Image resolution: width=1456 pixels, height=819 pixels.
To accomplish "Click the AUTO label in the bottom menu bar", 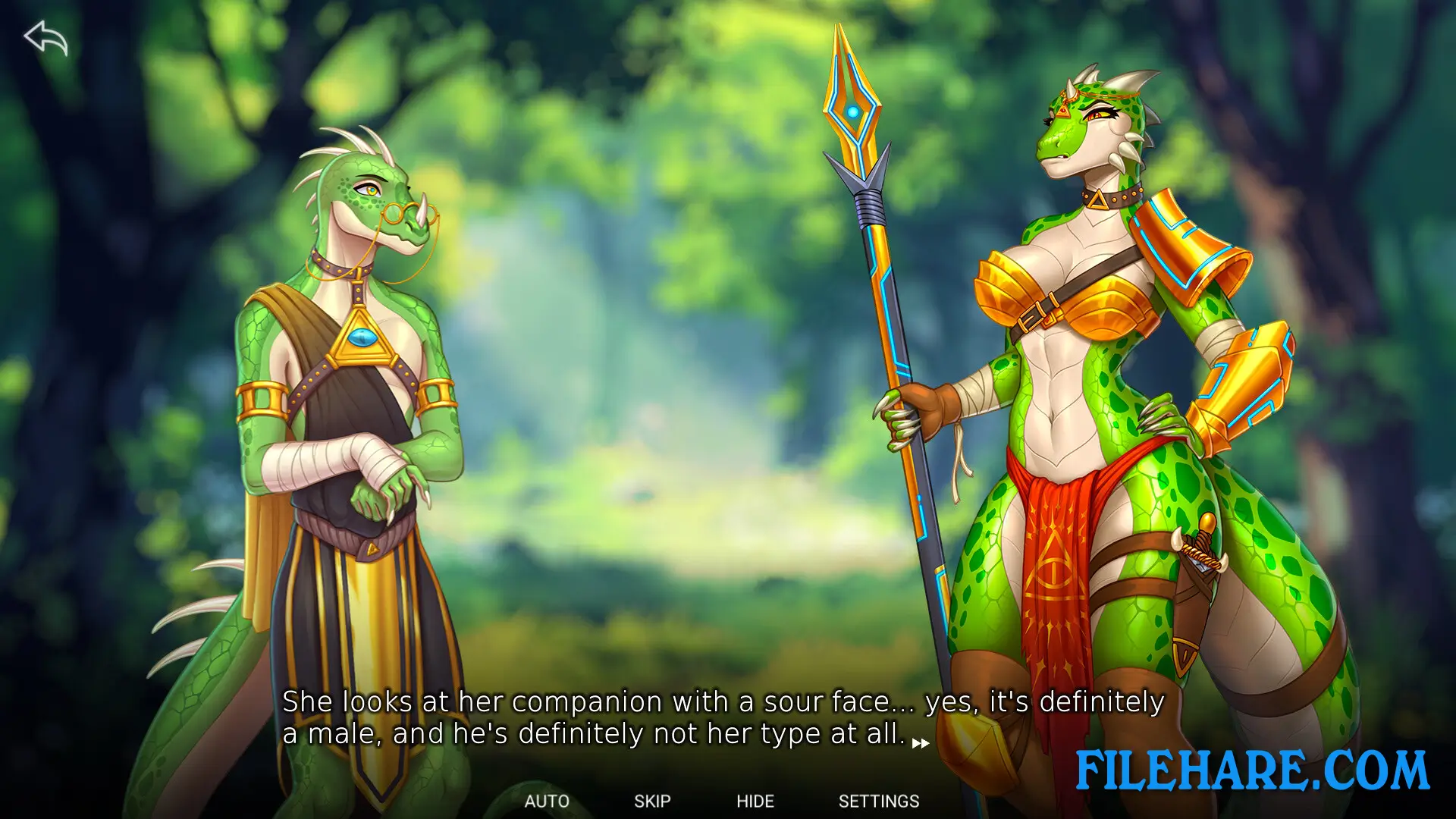I will (546, 801).
